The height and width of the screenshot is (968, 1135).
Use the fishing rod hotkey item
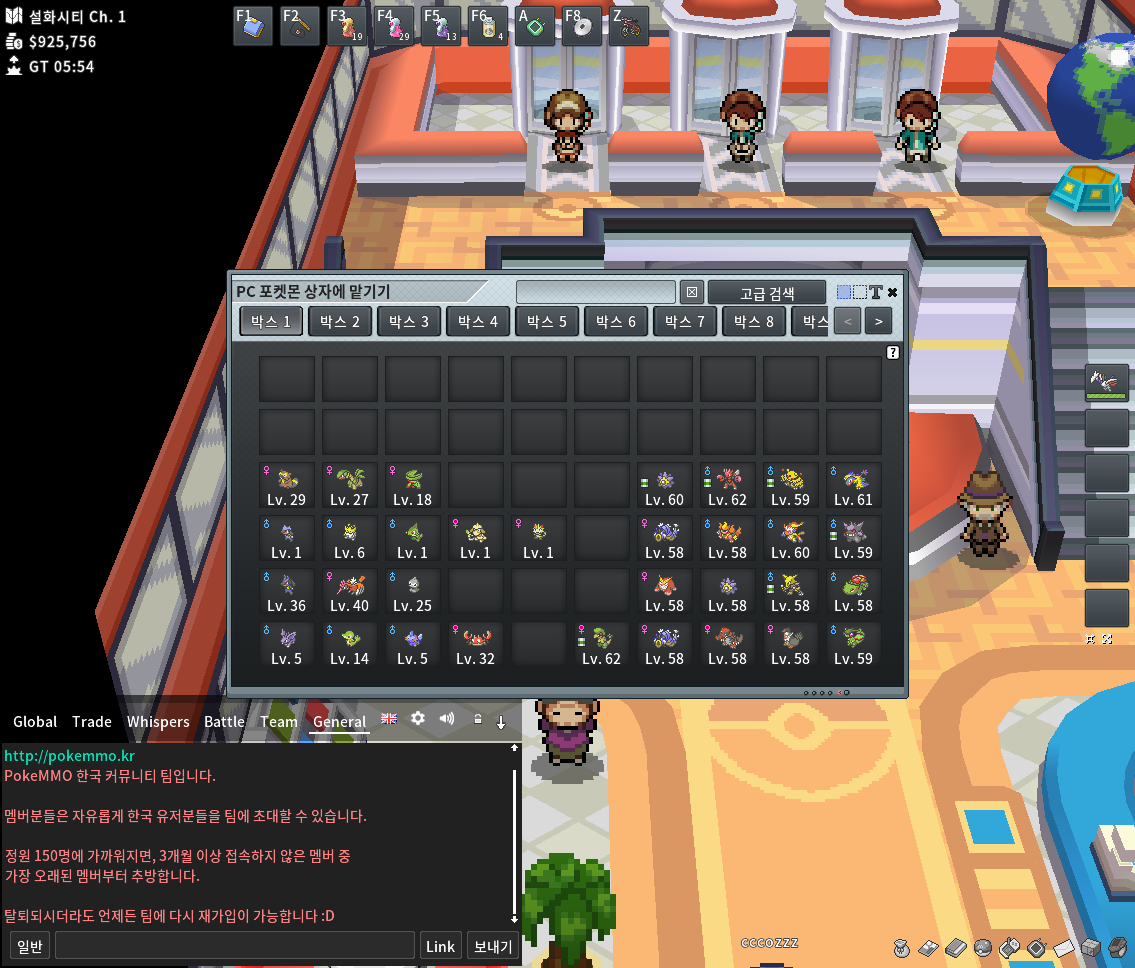coord(300,27)
